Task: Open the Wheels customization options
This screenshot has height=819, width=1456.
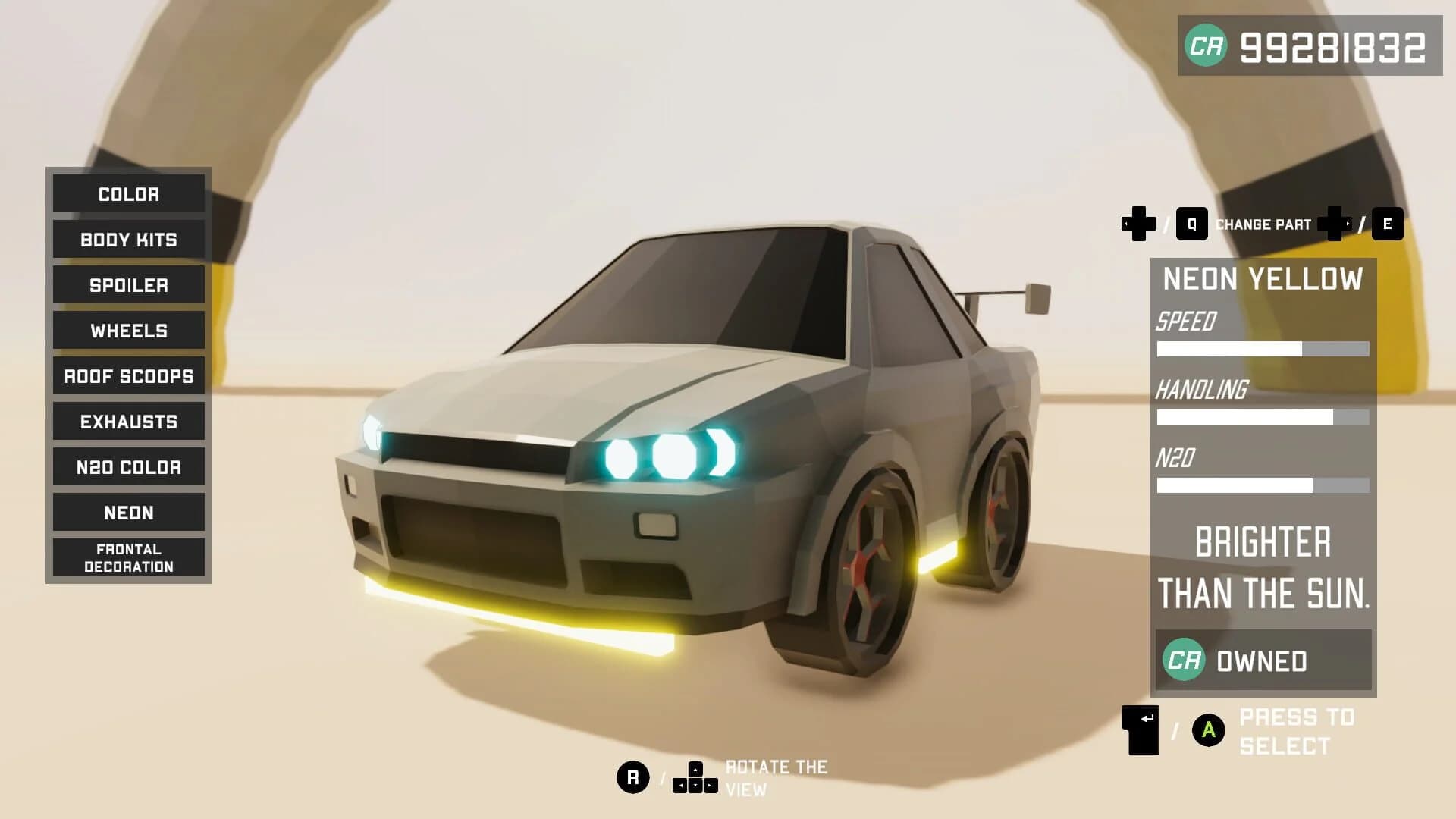Action: point(127,331)
